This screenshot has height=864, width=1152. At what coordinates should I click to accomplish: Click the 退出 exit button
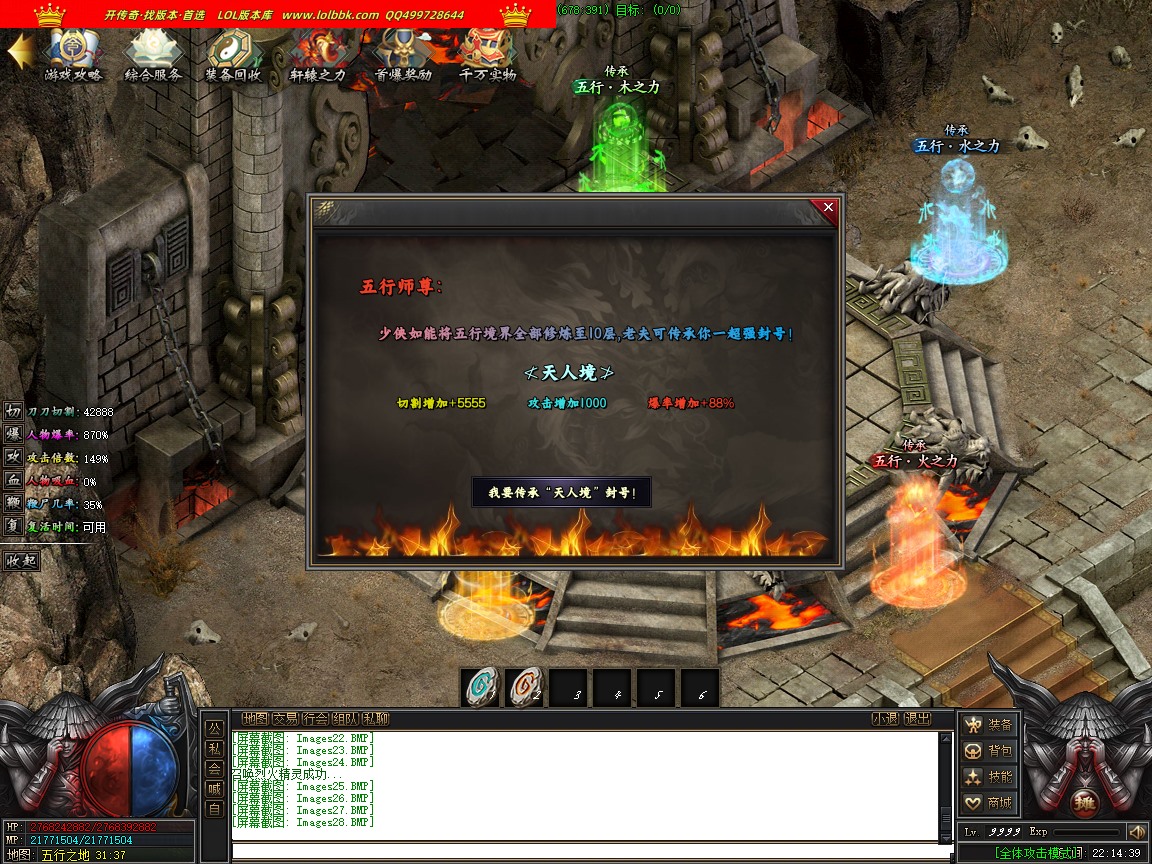(917, 718)
